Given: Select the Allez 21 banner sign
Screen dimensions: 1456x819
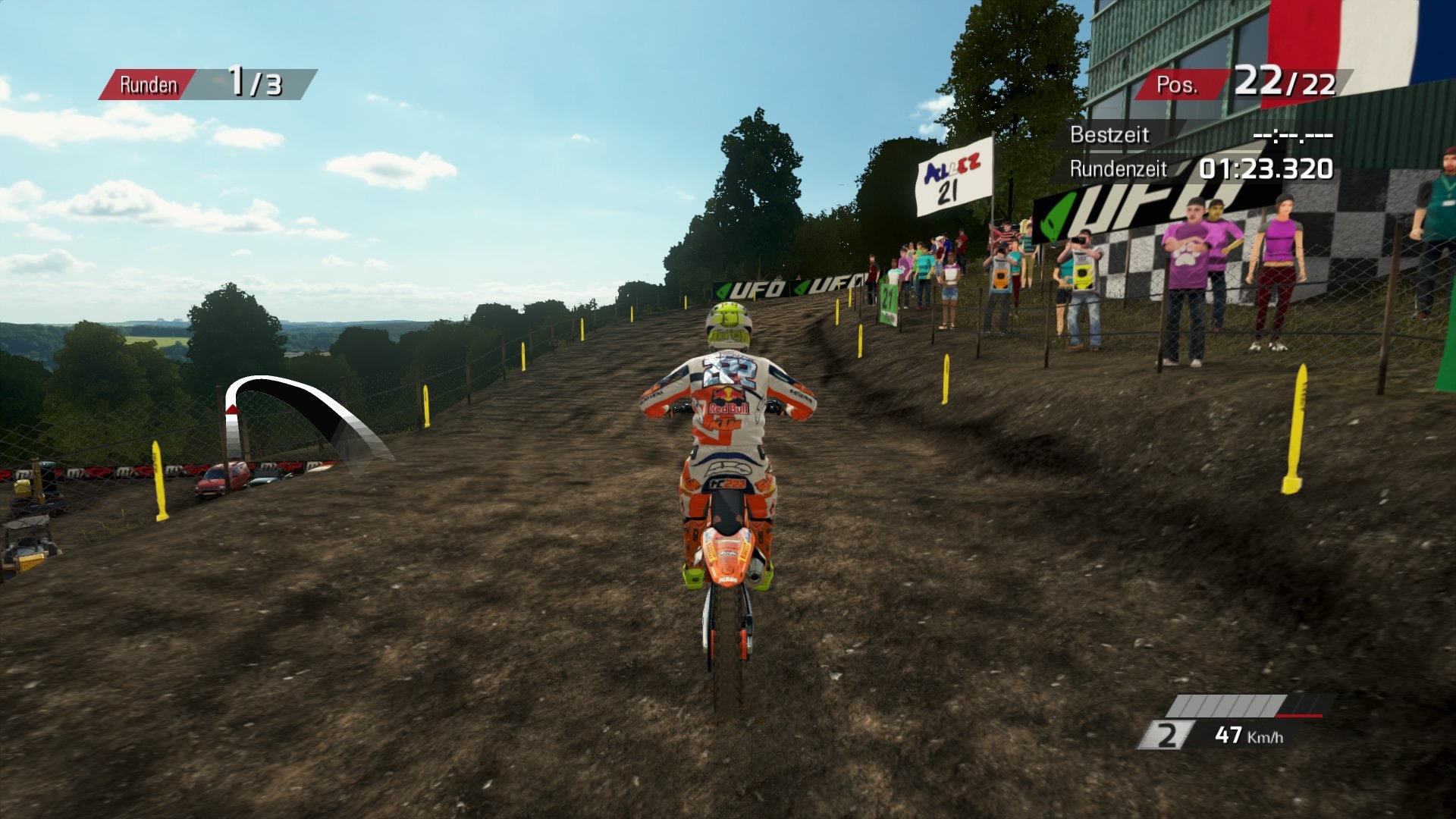Looking at the screenshot, I should [954, 176].
